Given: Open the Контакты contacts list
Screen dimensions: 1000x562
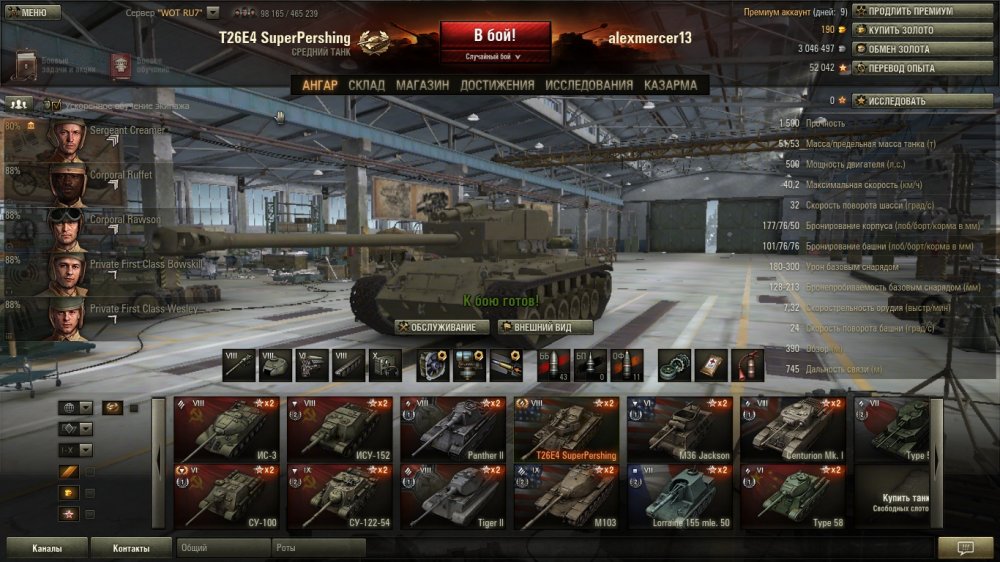Looking at the screenshot, I should coord(131,548).
